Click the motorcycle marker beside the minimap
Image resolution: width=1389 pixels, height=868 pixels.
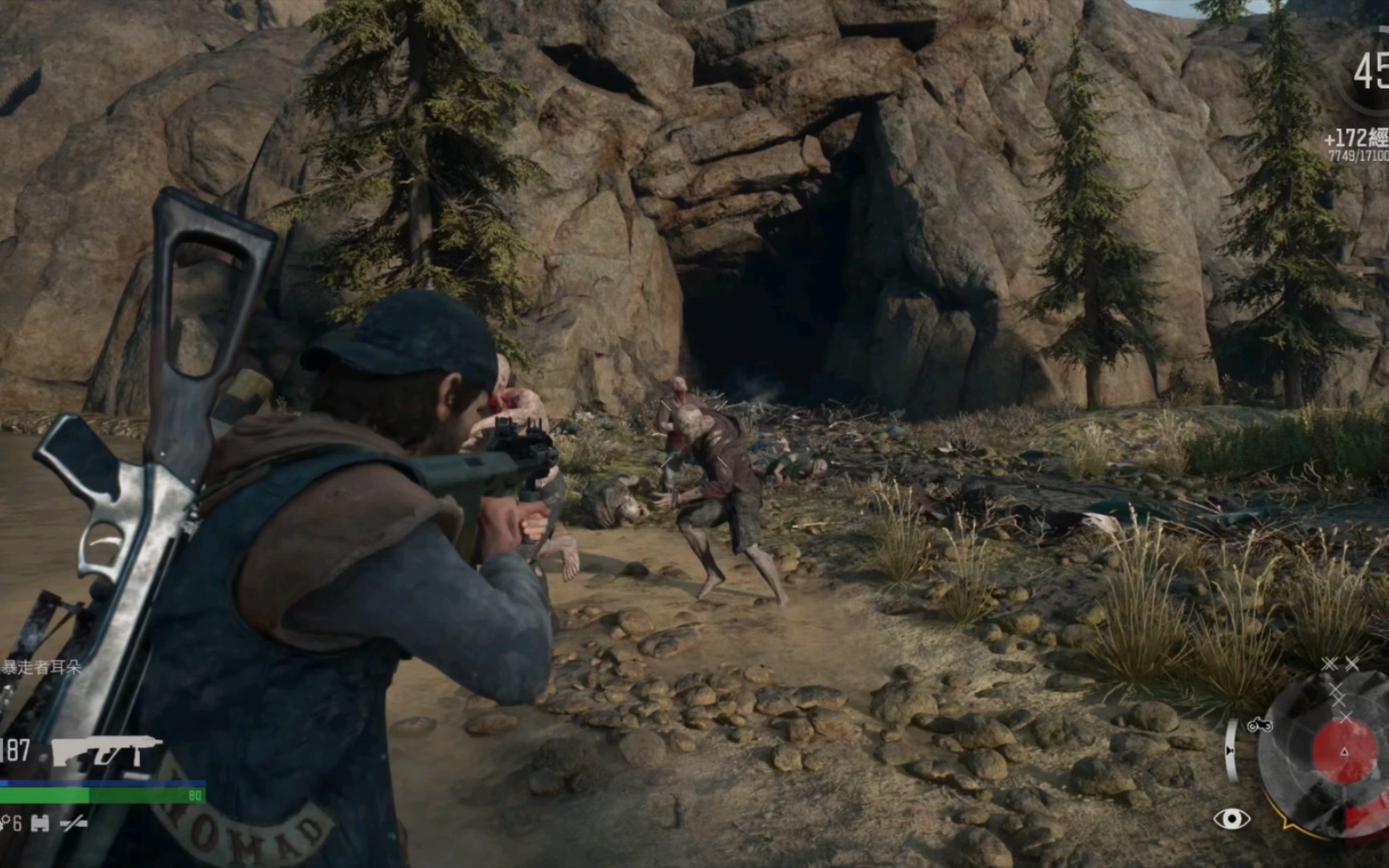tap(1260, 725)
